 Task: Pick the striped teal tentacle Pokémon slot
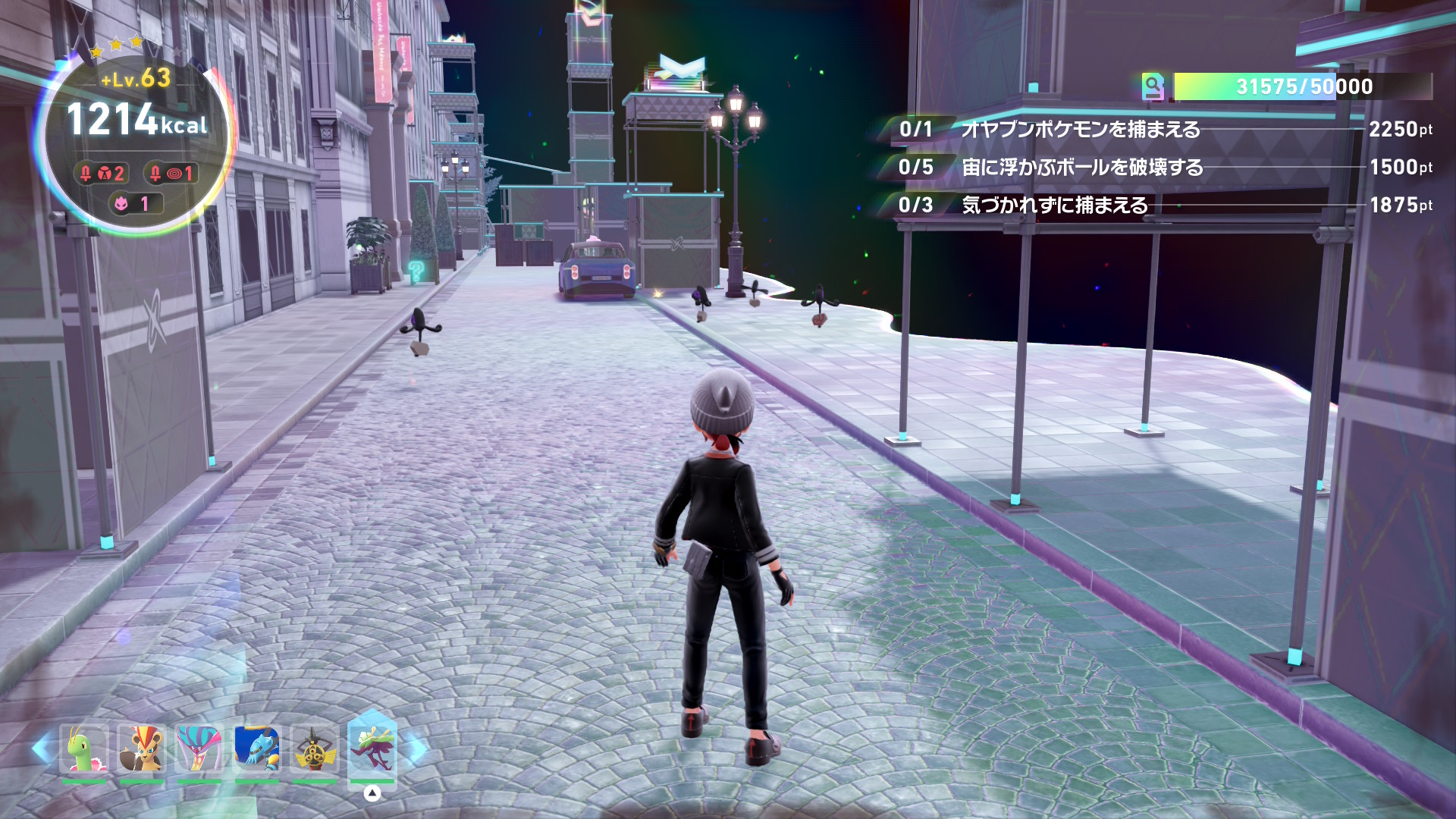tap(199, 749)
